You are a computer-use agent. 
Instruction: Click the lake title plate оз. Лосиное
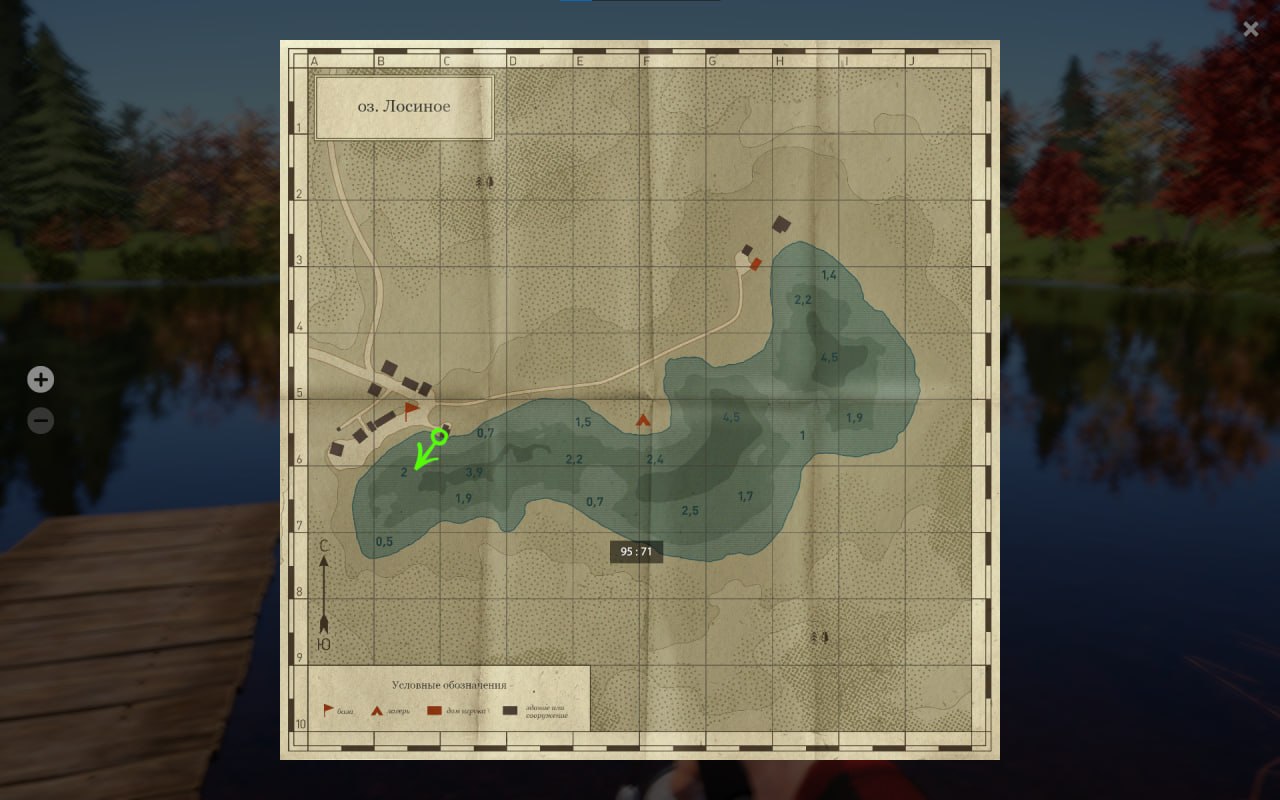click(404, 106)
